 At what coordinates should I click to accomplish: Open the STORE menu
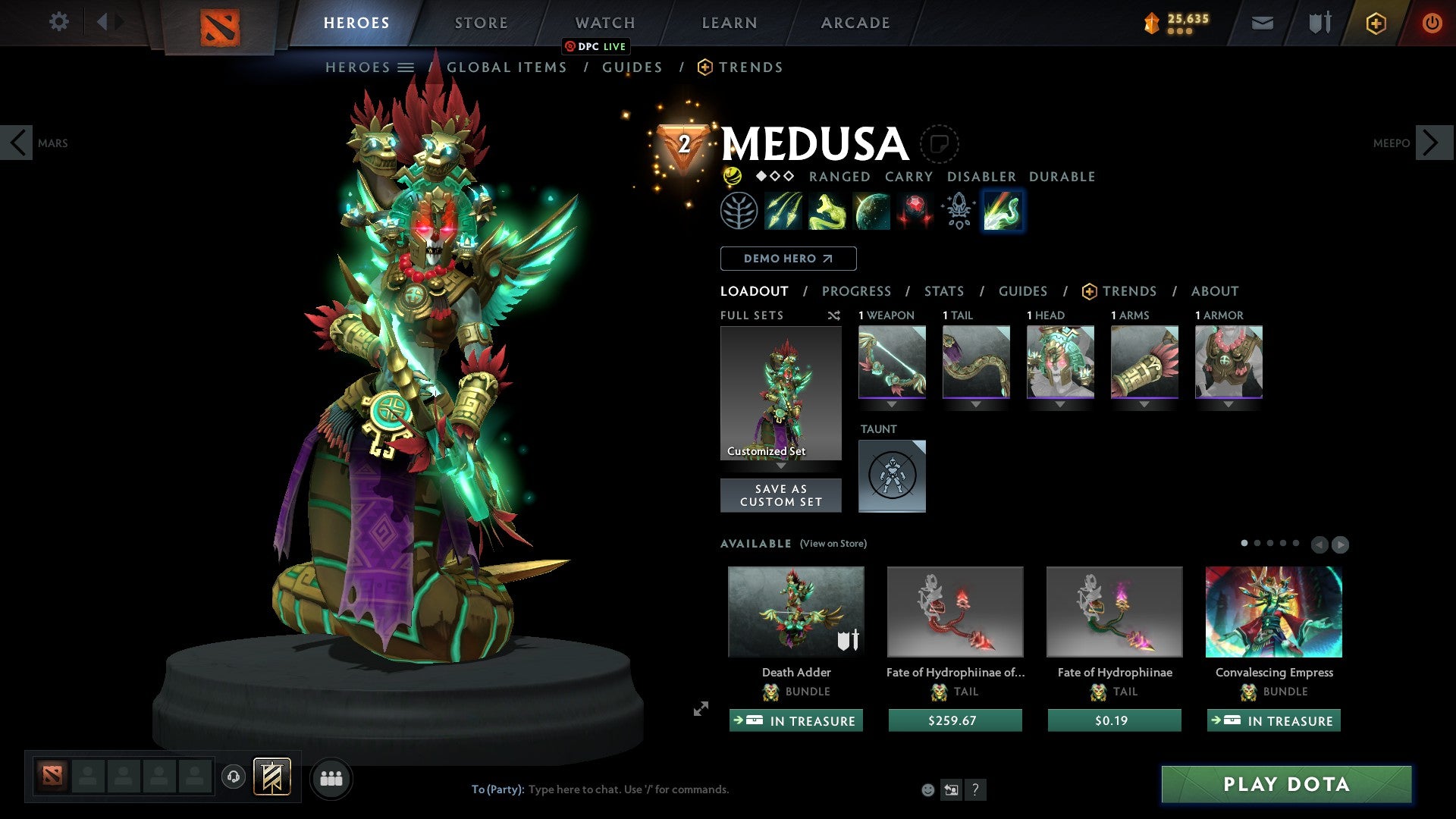(x=480, y=22)
